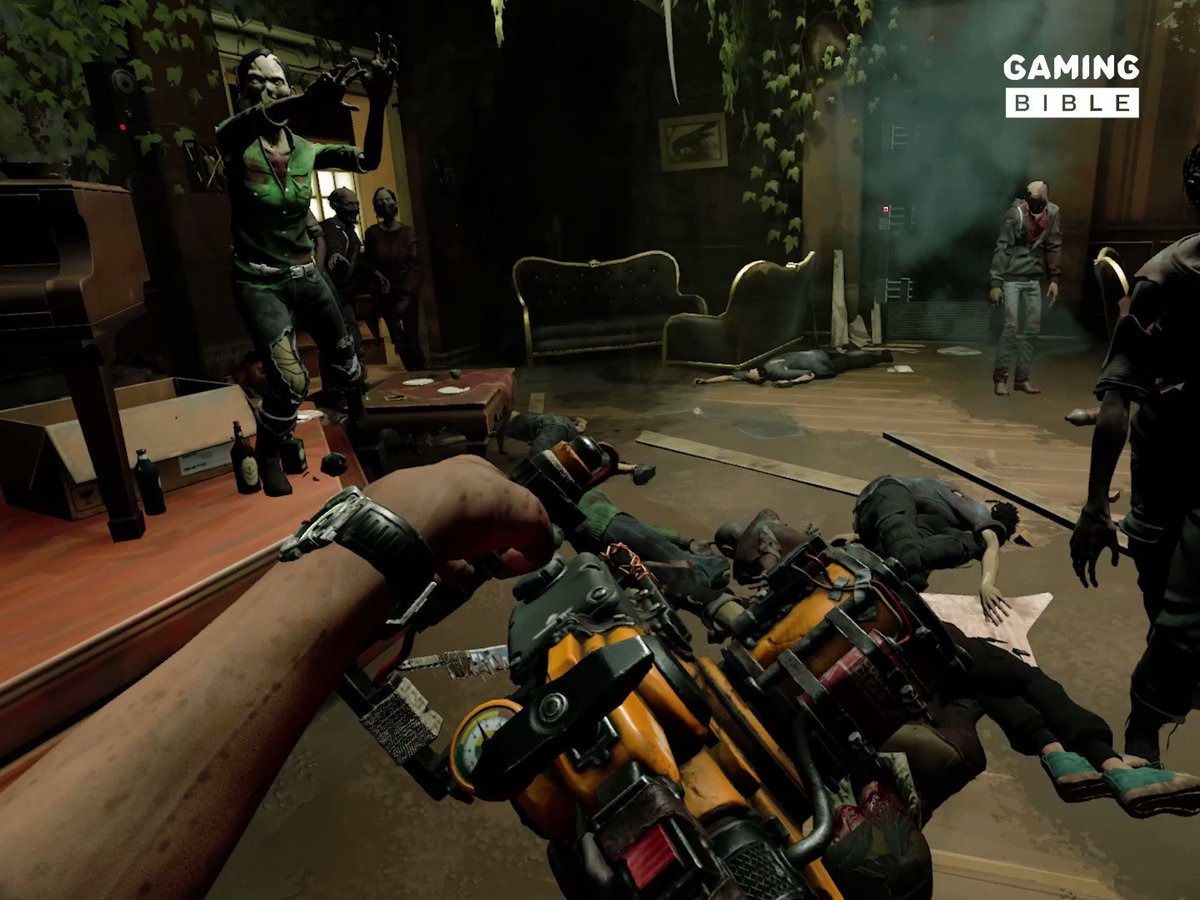
Task: Click the Gaming Bible logo watermark
Action: [x=1071, y=85]
